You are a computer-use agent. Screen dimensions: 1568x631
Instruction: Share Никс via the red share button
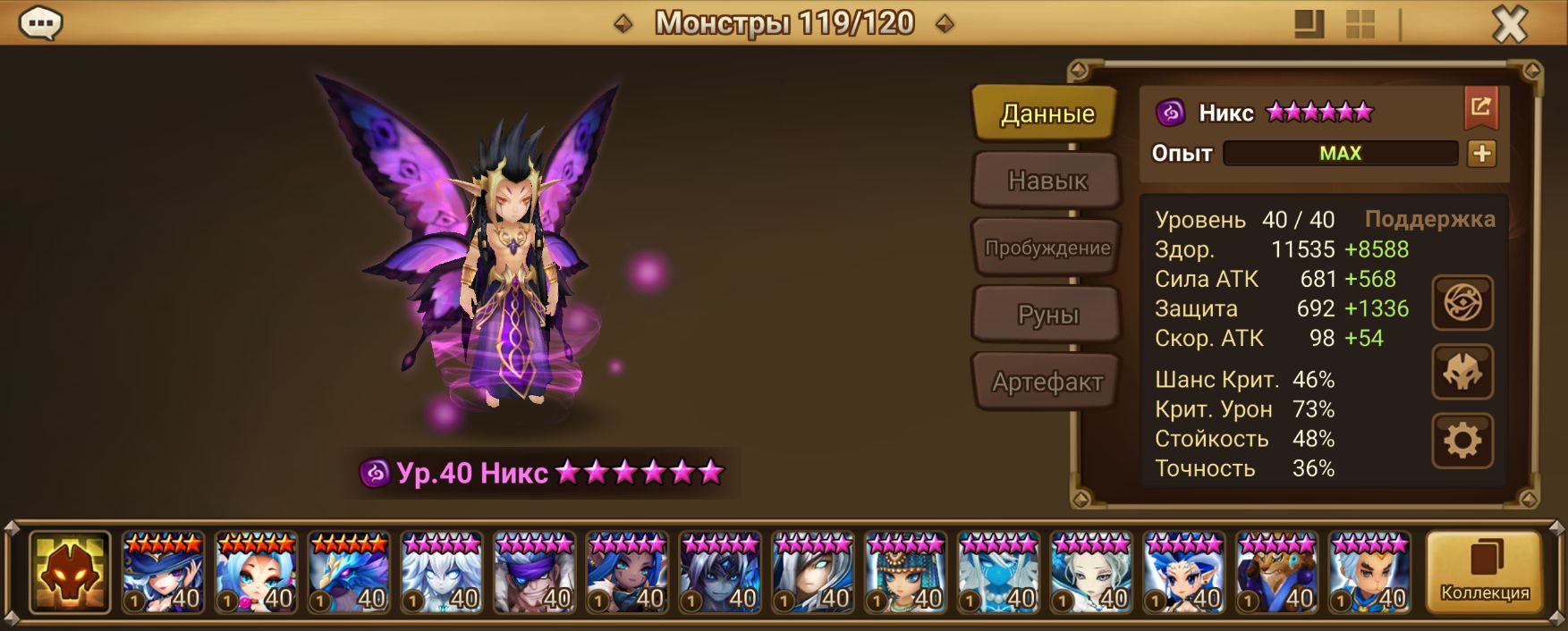(x=1480, y=108)
